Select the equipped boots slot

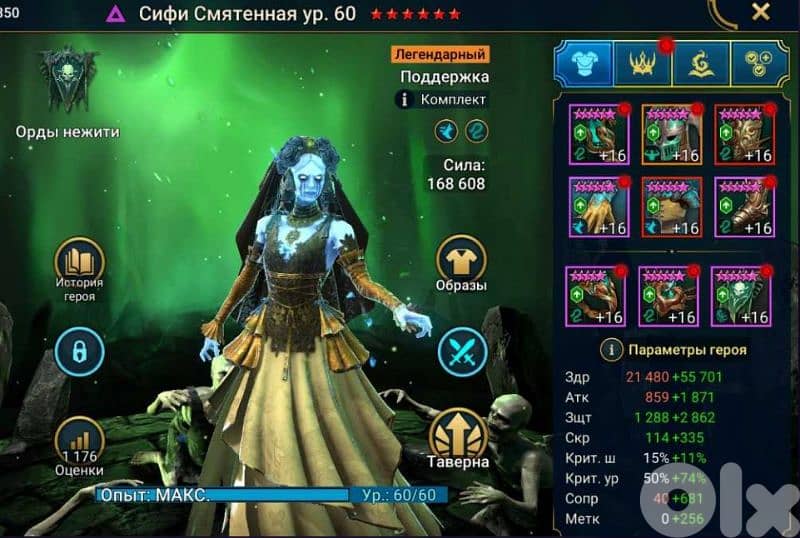[744, 207]
